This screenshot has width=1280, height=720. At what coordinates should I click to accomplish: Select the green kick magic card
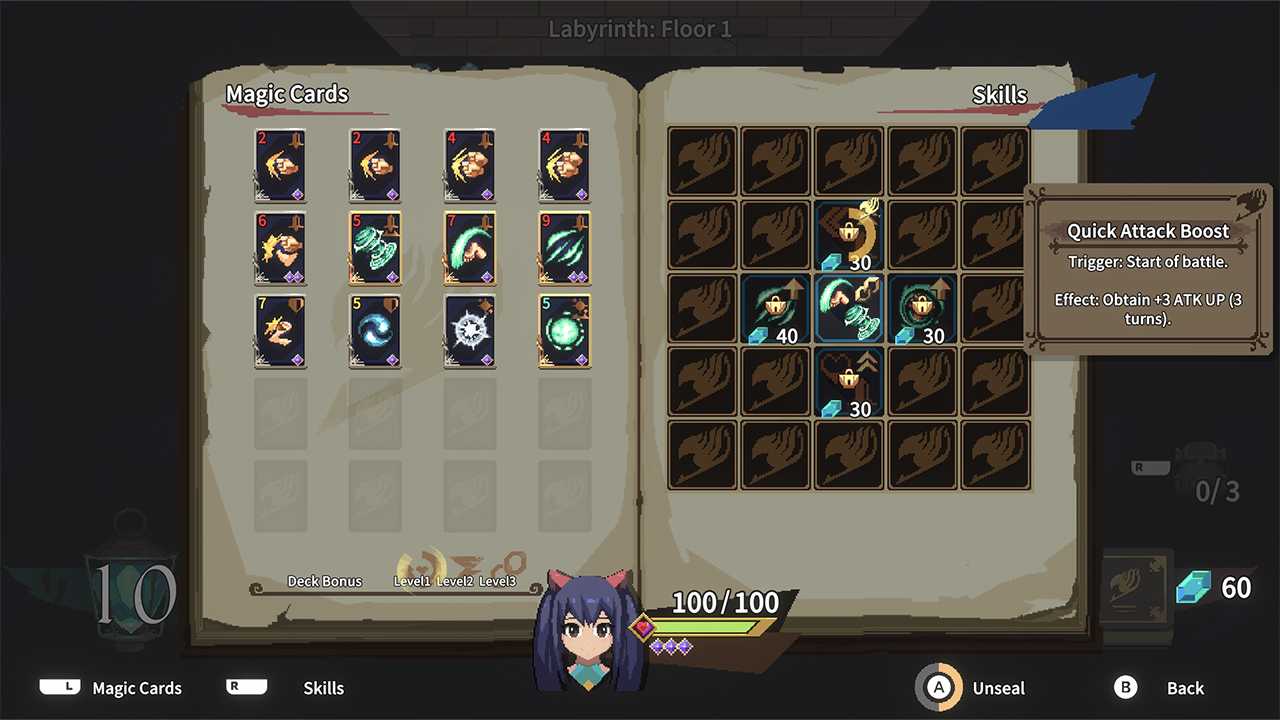[x=470, y=249]
